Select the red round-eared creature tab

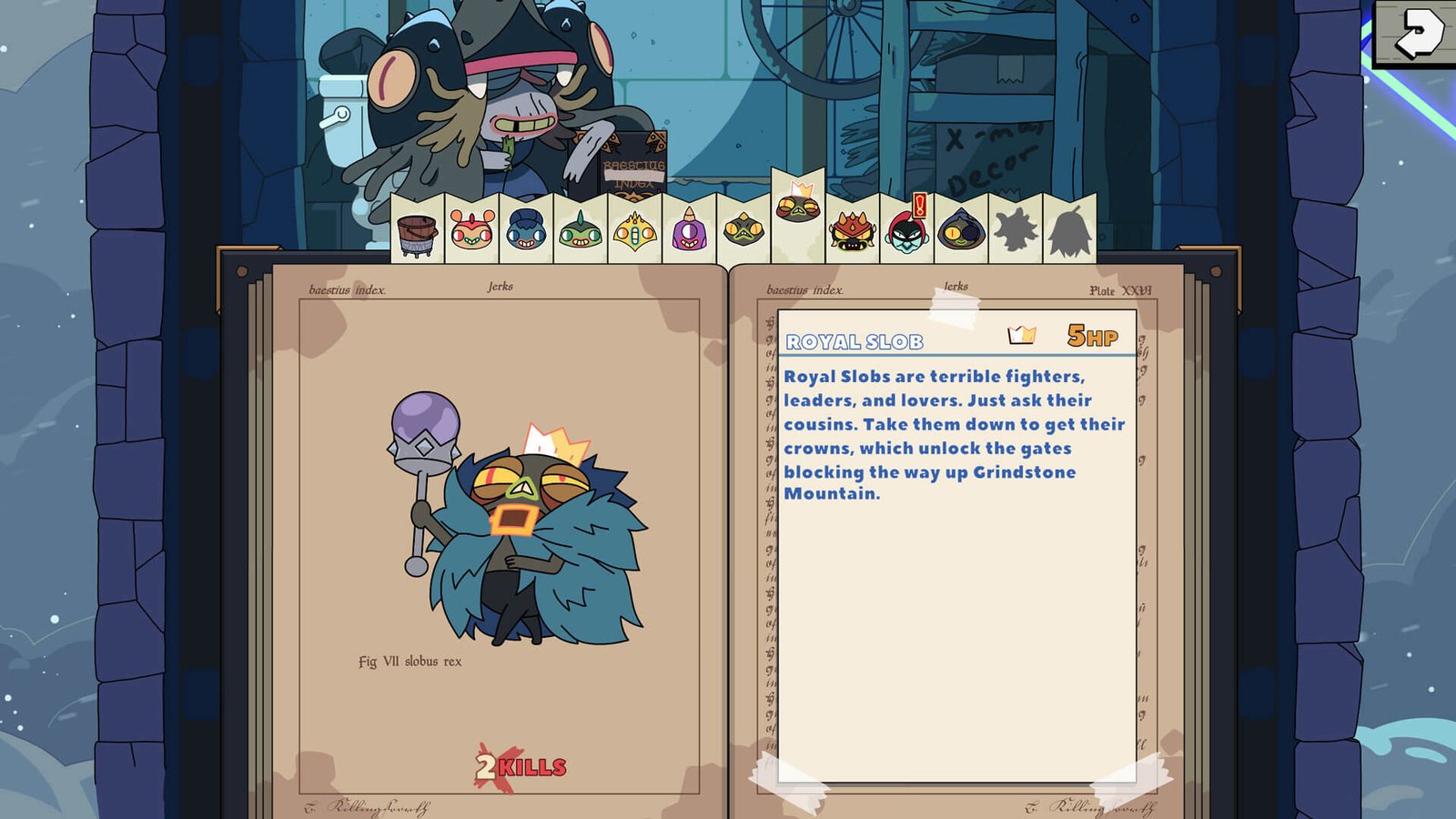[471, 230]
